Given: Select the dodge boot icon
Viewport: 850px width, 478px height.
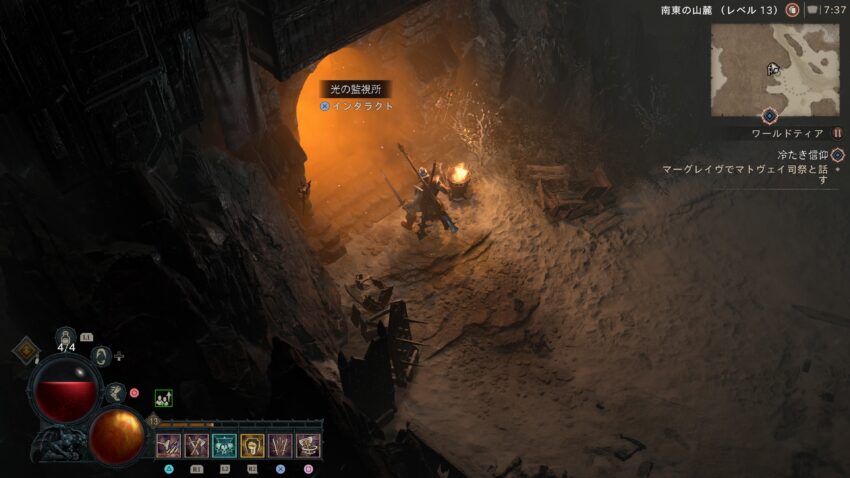Looking at the screenshot, I should coord(116,391).
